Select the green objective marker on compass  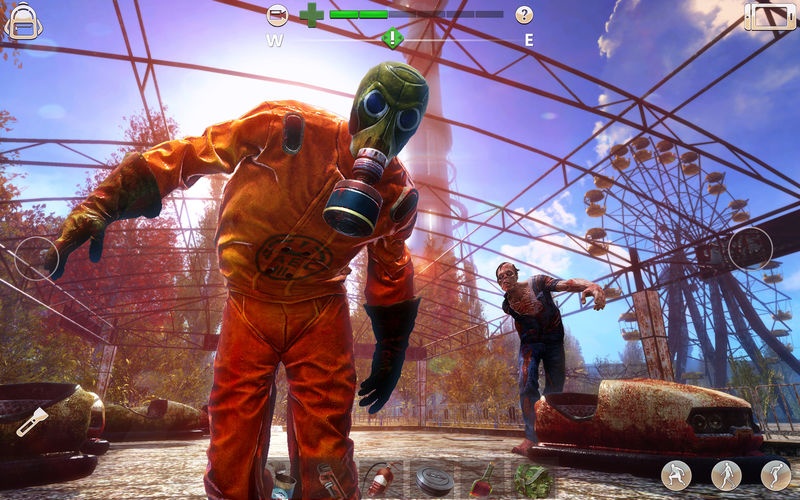point(393,39)
